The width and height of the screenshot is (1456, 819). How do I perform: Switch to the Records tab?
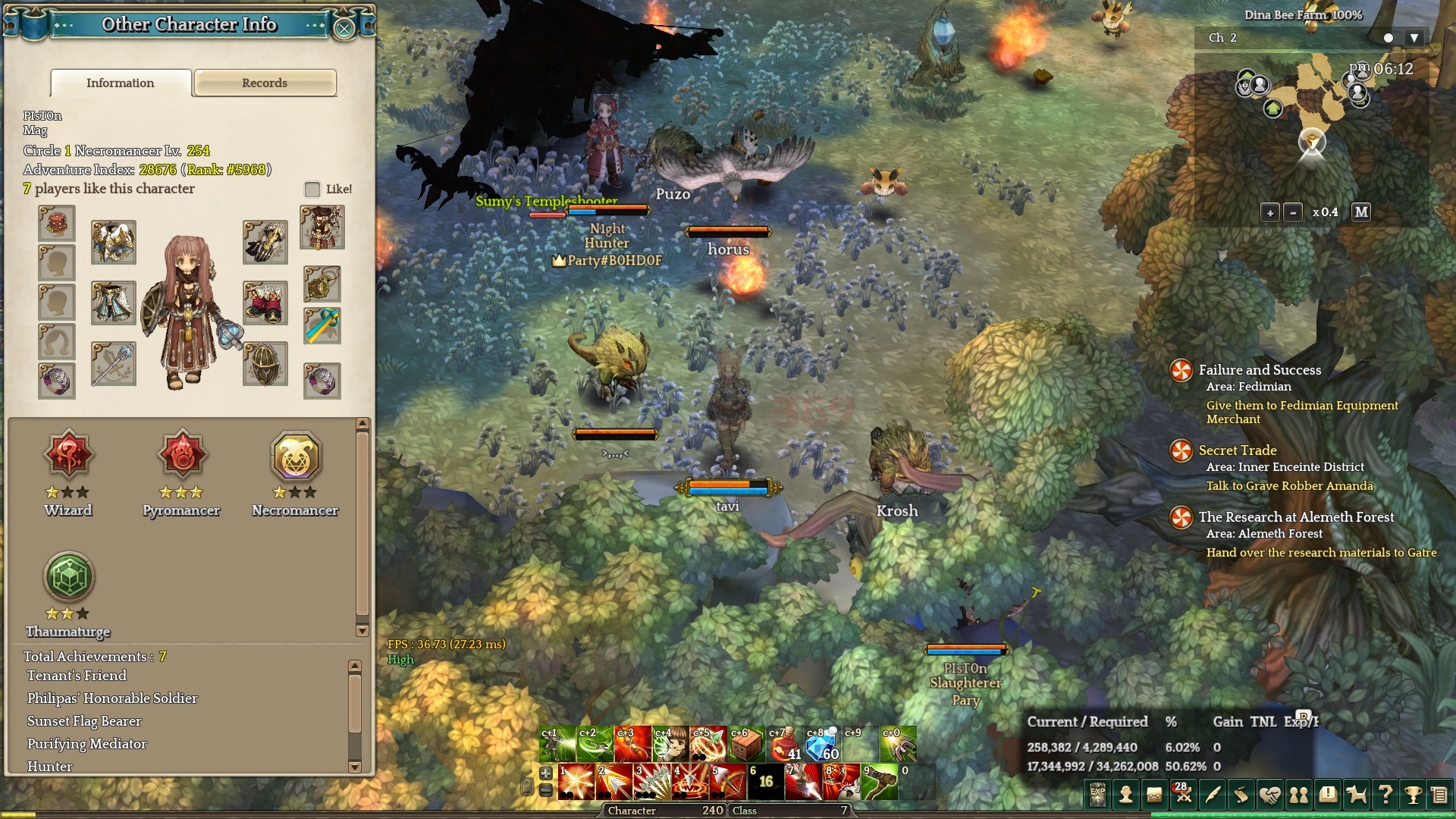(265, 83)
